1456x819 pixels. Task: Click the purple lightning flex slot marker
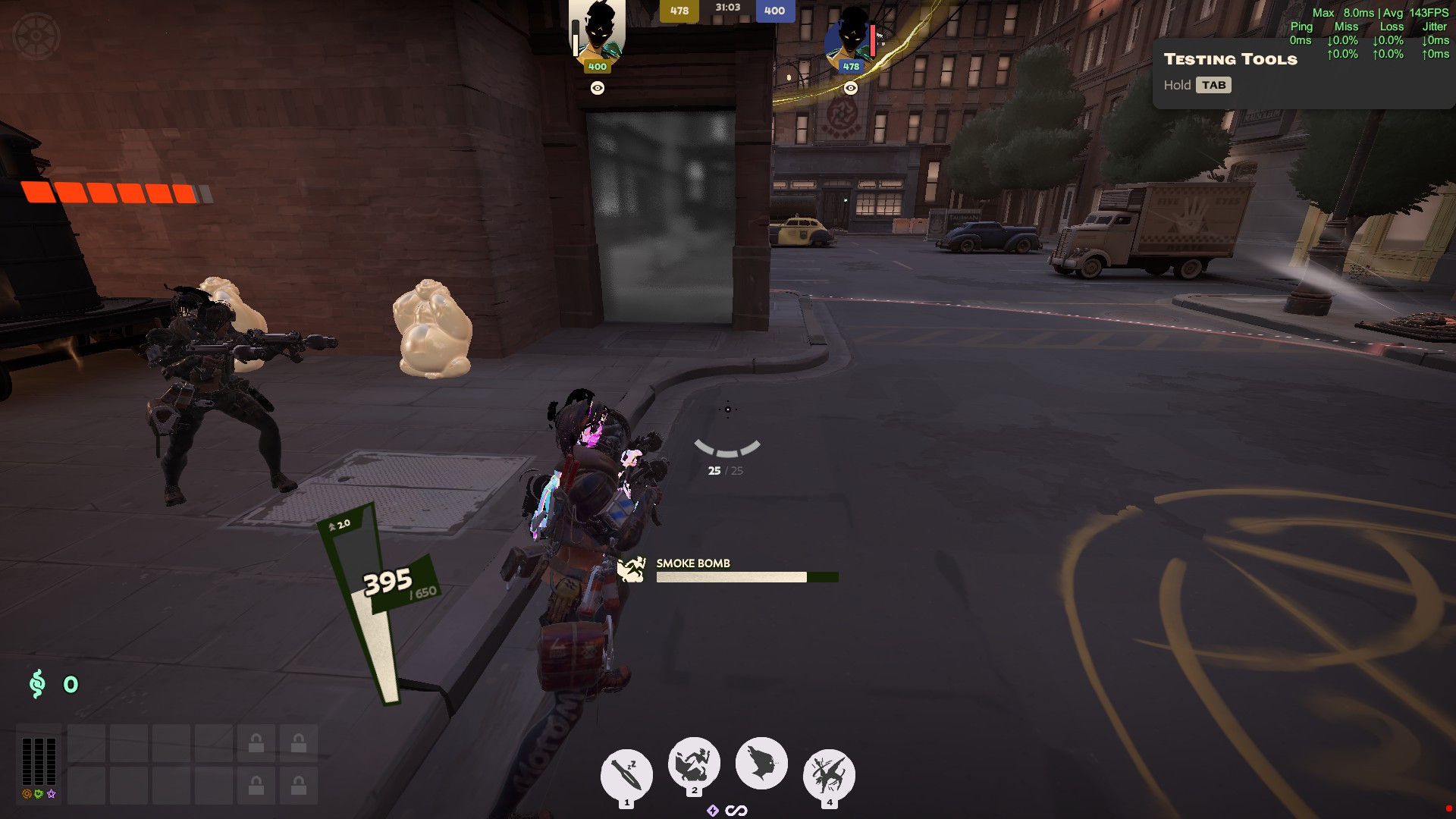711,809
